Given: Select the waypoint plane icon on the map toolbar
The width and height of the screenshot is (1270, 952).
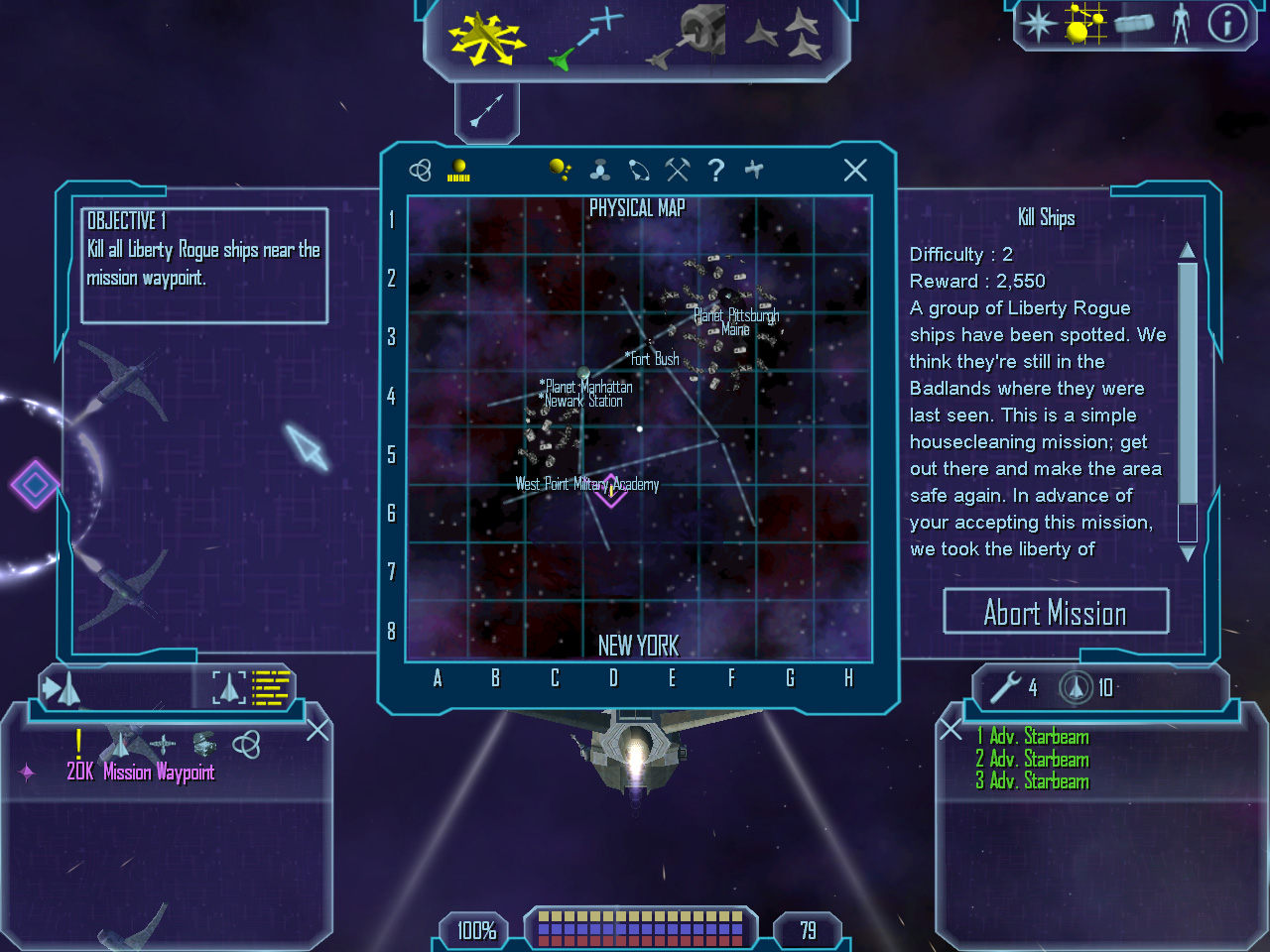Looking at the screenshot, I should (754, 170).
